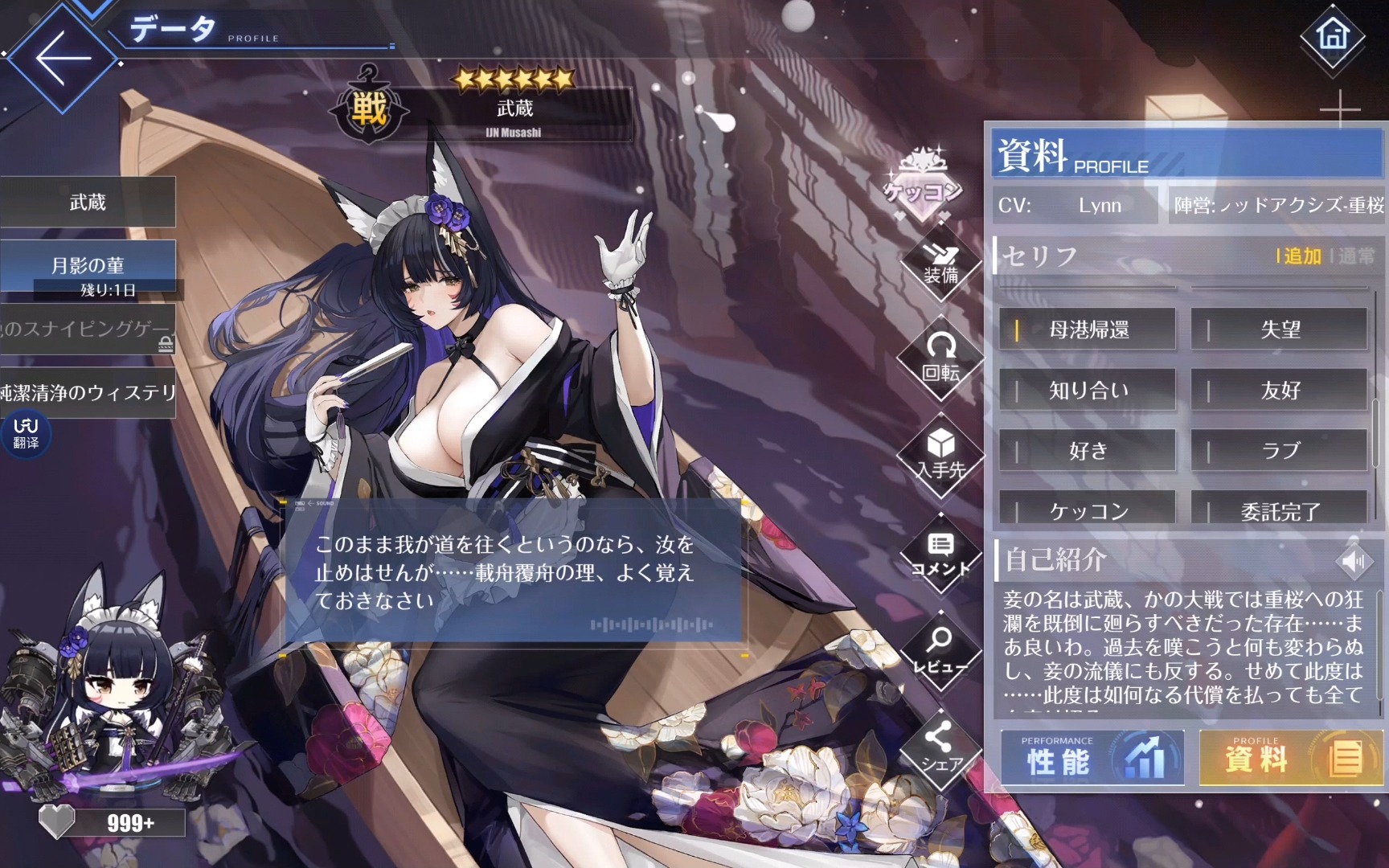Play the ラブ voice line
The width and height of the screenshot is (1389, 868).
tap(1279, 451)
